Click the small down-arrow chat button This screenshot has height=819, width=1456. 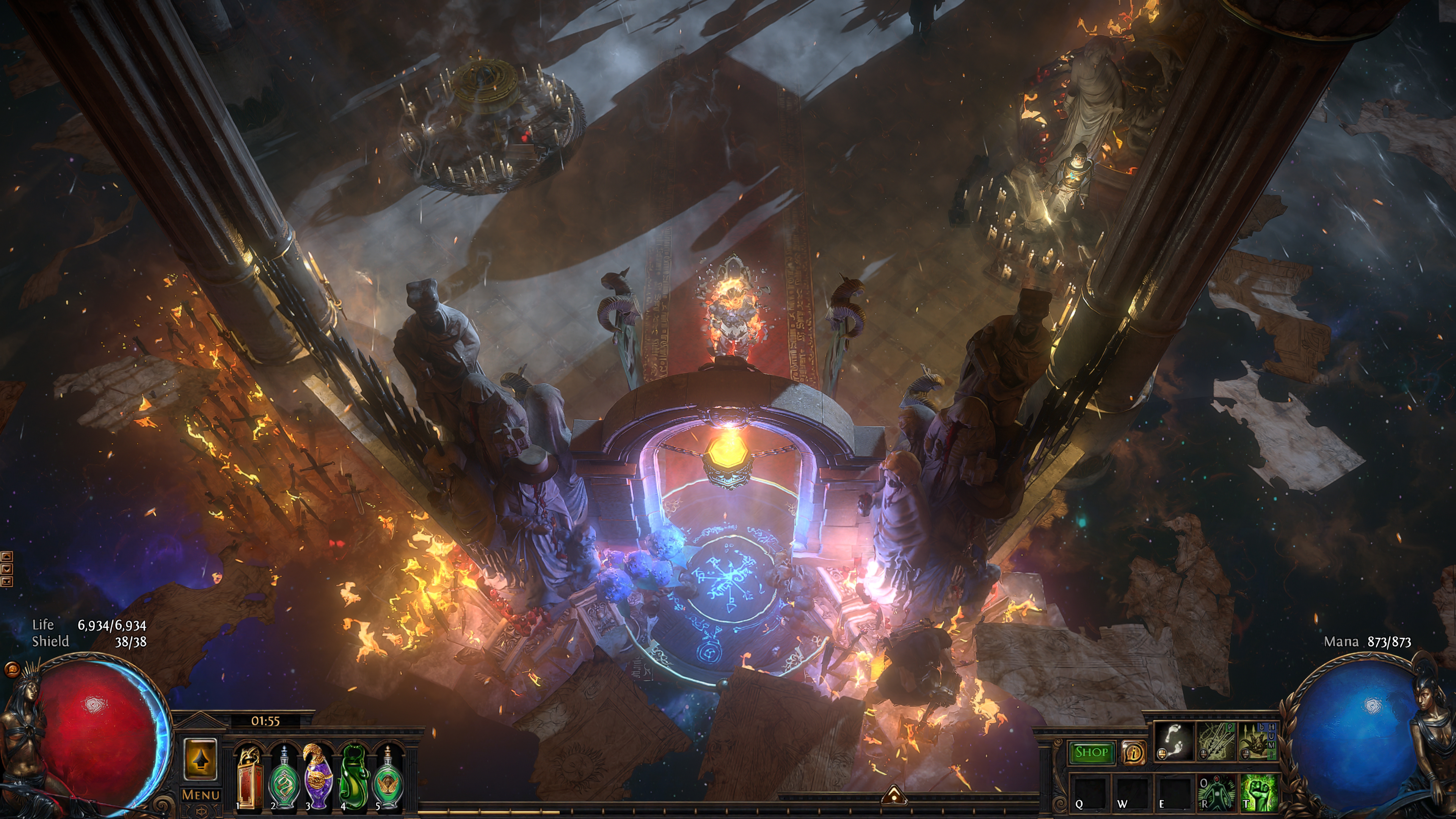(x=7, y=569)
